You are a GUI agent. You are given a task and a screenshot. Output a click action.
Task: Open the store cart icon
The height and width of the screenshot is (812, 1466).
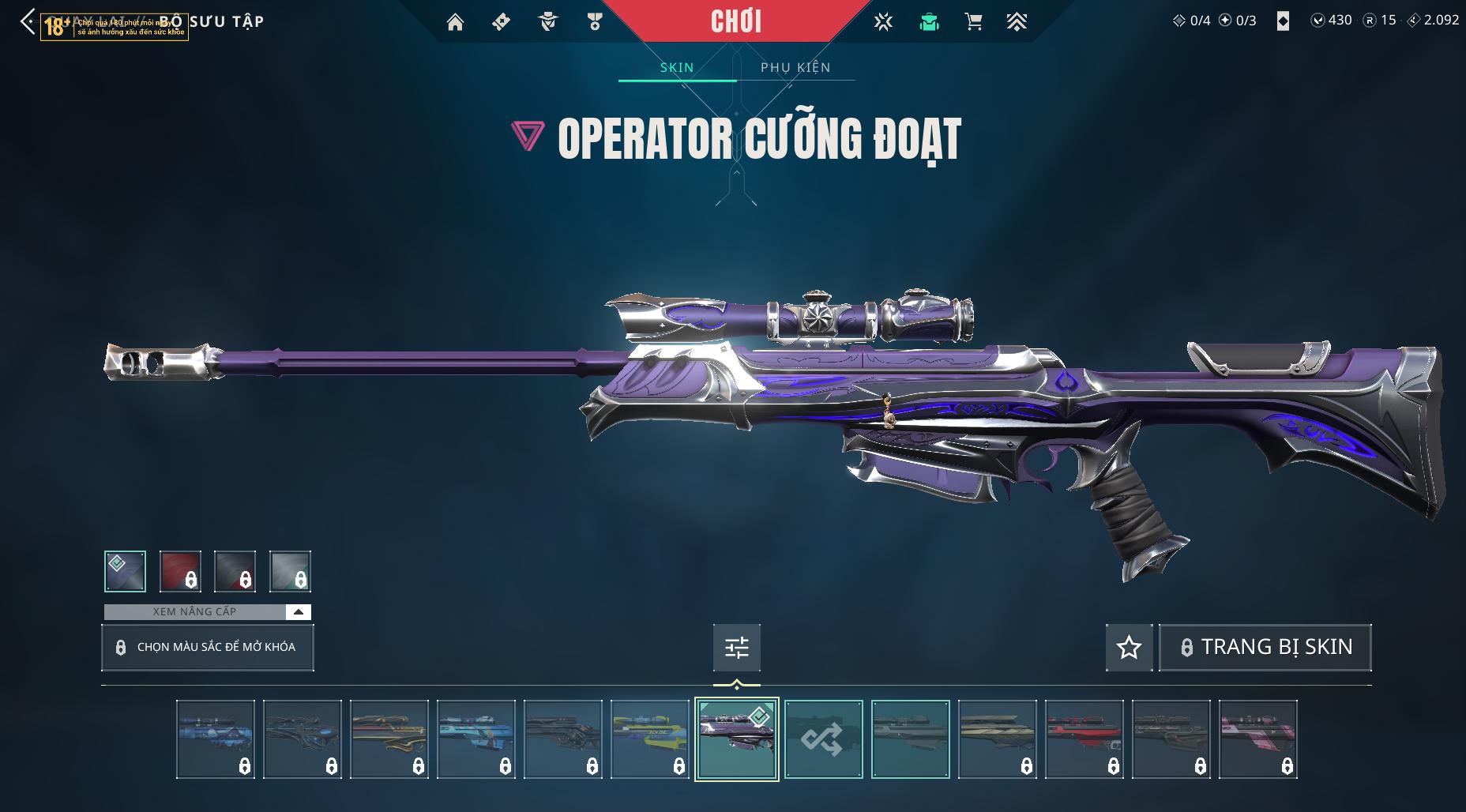973,22
